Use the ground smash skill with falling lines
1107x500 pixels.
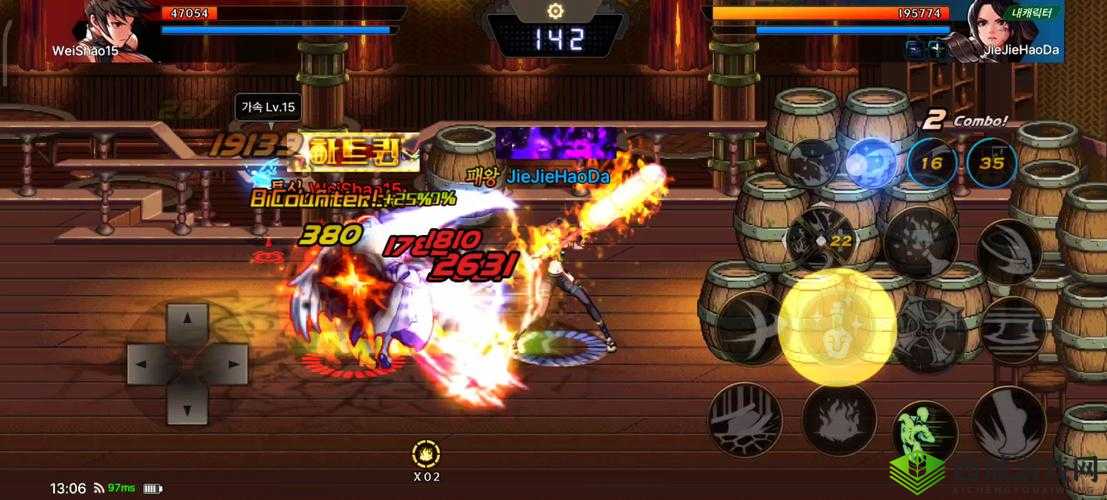coord(740,417)
